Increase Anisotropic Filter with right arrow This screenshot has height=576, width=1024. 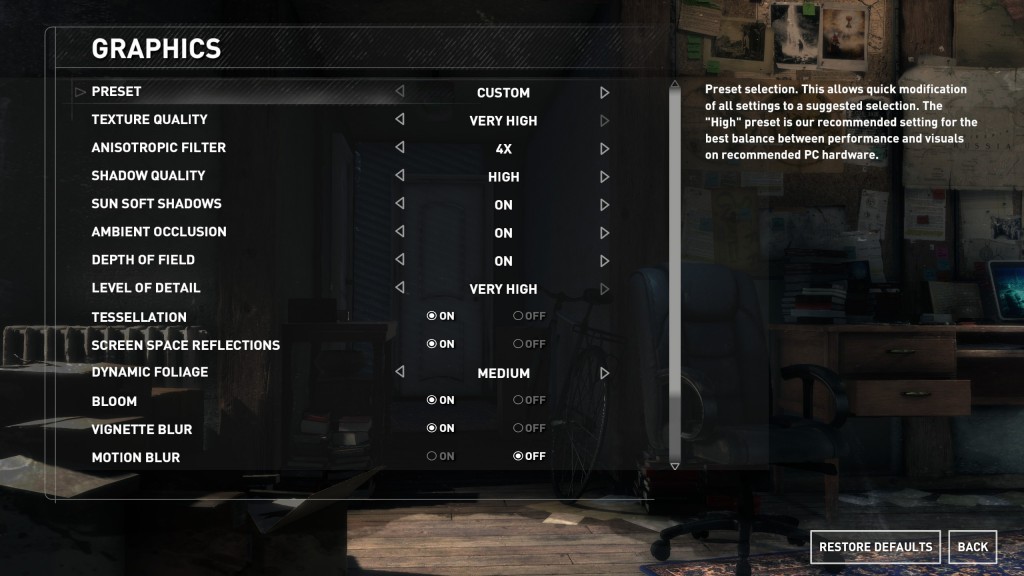coord(604,149)
